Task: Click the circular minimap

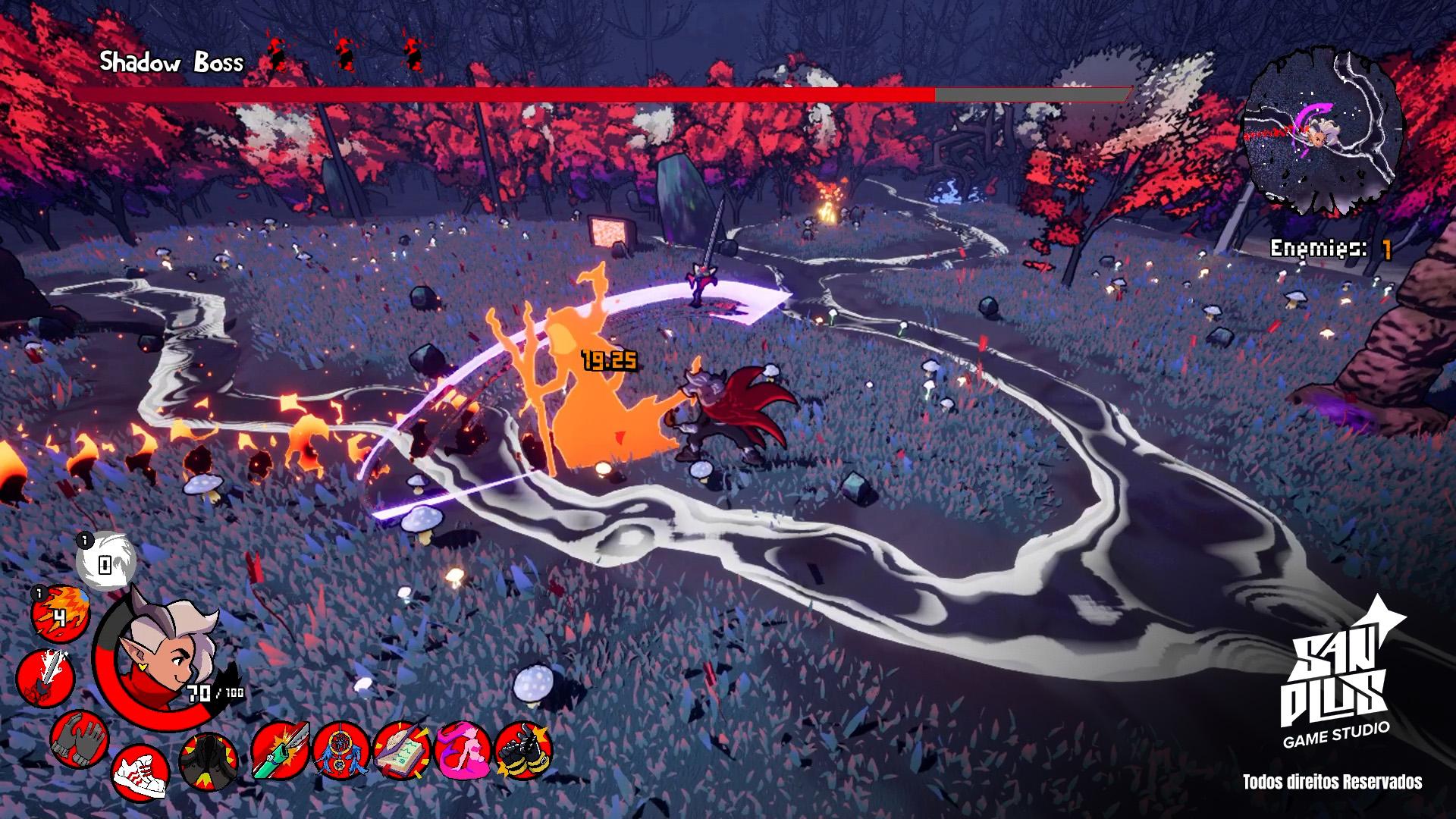Action: [x=1322, y=135]
